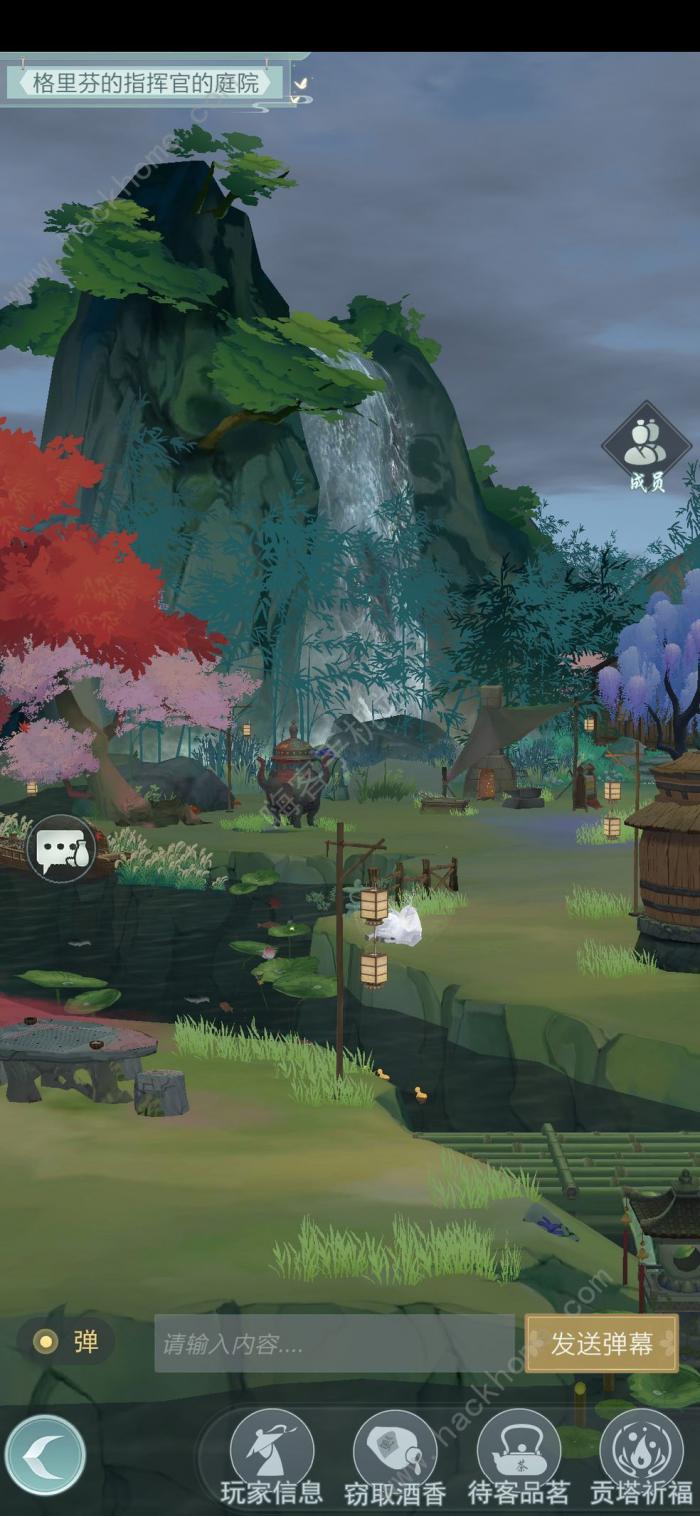Choose the 窃取酒香 action
This screenshot has width=700, height=1516.
click(x=395, y=1457)
